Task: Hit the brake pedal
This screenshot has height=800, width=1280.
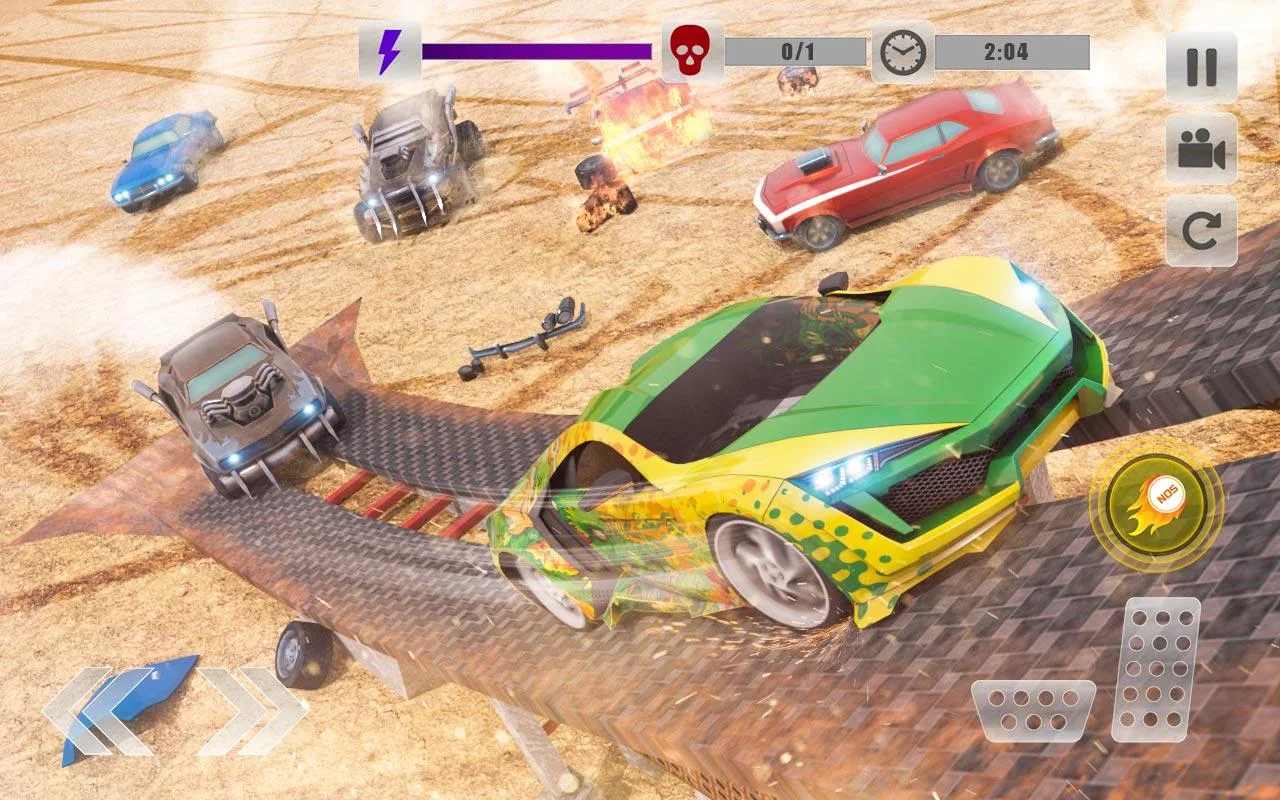Action: click(x=1033, y=710)
